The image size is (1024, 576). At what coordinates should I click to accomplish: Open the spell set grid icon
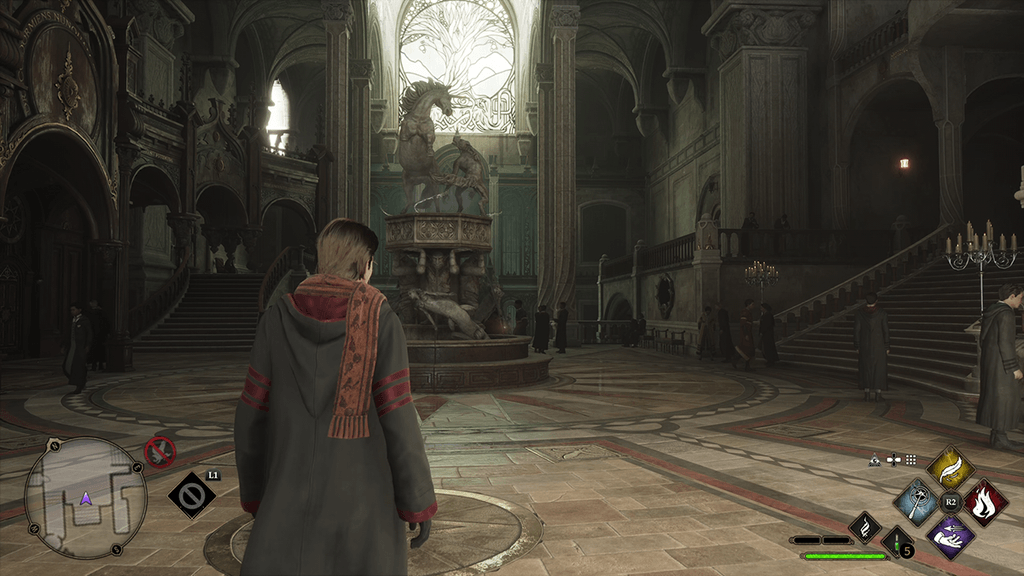[x=911, y=460]
